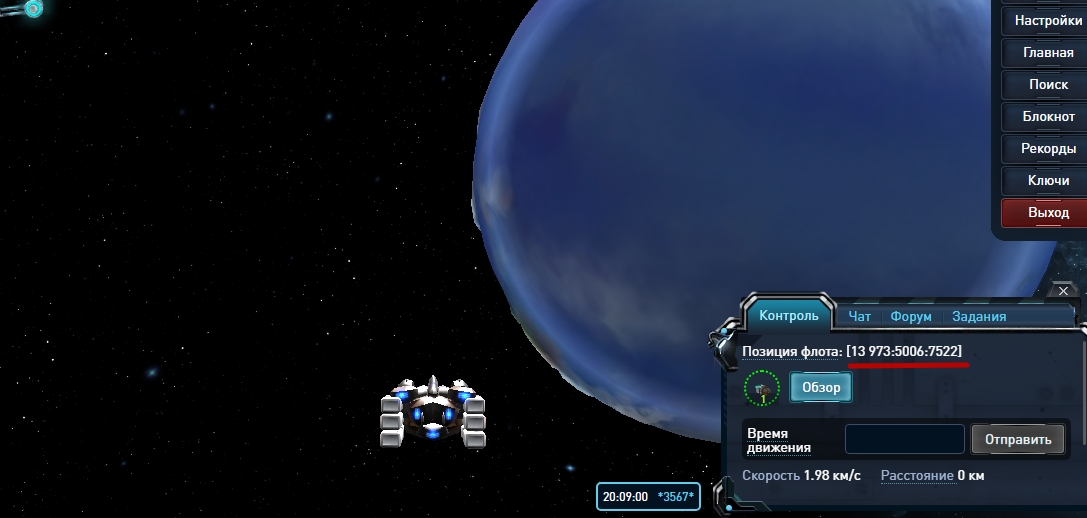The width and height of the screenshot is (1087, 518).
Task: Switch to the Форум tab
Action: [x=910, y=316]
